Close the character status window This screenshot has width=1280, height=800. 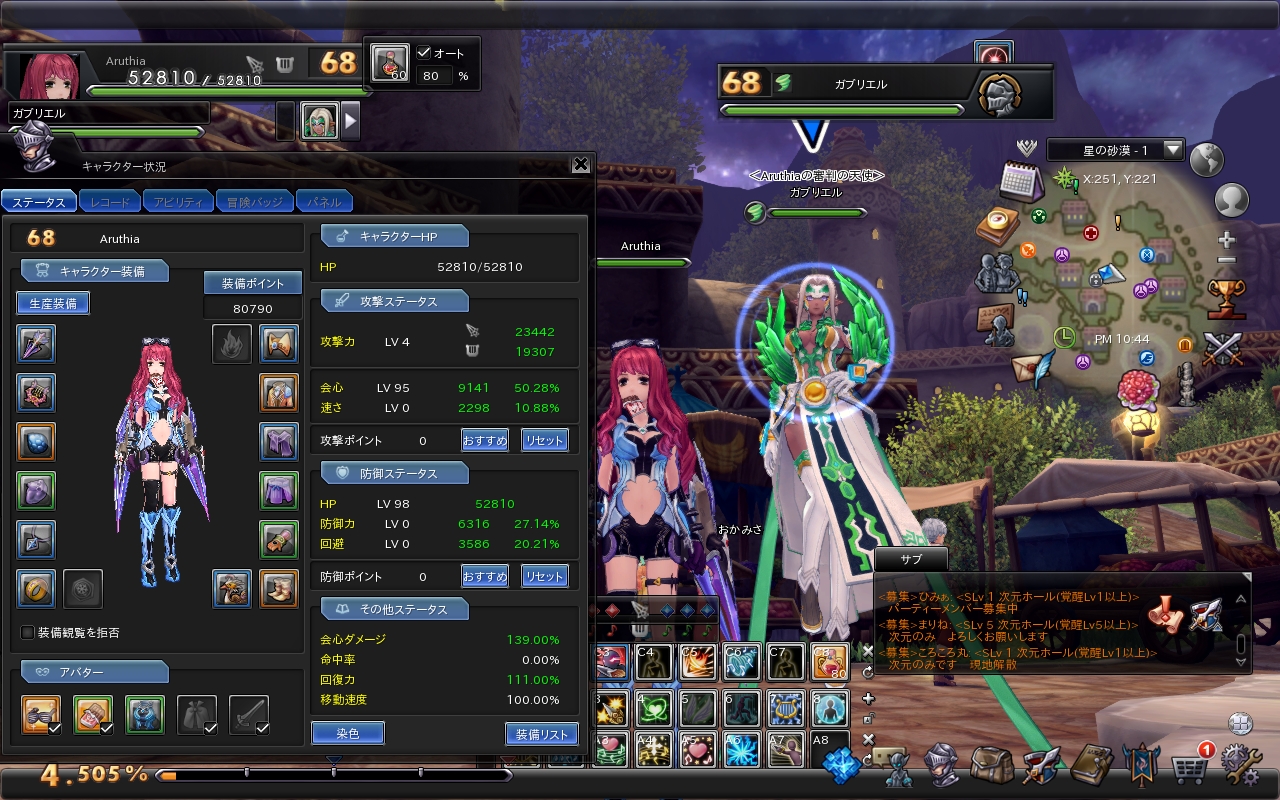[x=580, y=165]
